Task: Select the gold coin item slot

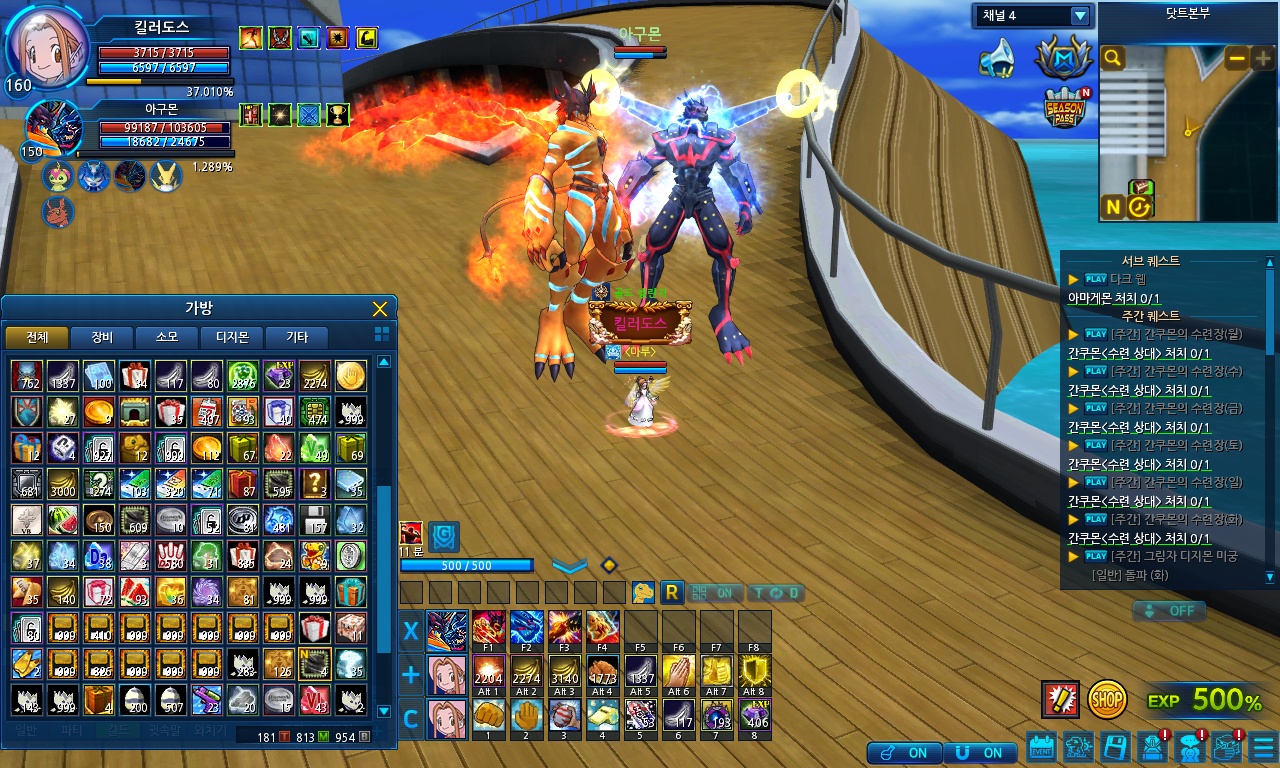Action: 350,376
